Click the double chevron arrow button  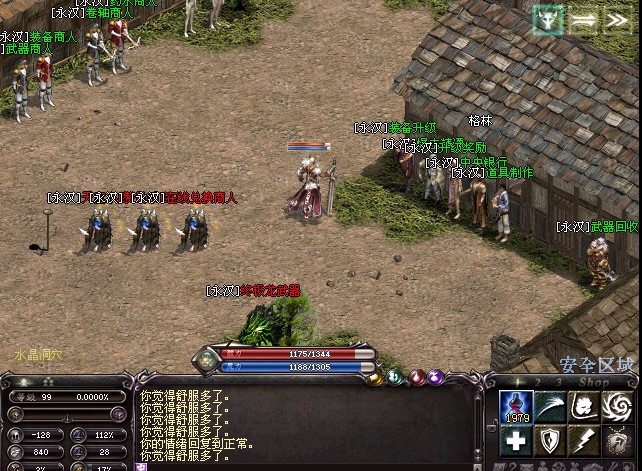(x=614, y=20)
